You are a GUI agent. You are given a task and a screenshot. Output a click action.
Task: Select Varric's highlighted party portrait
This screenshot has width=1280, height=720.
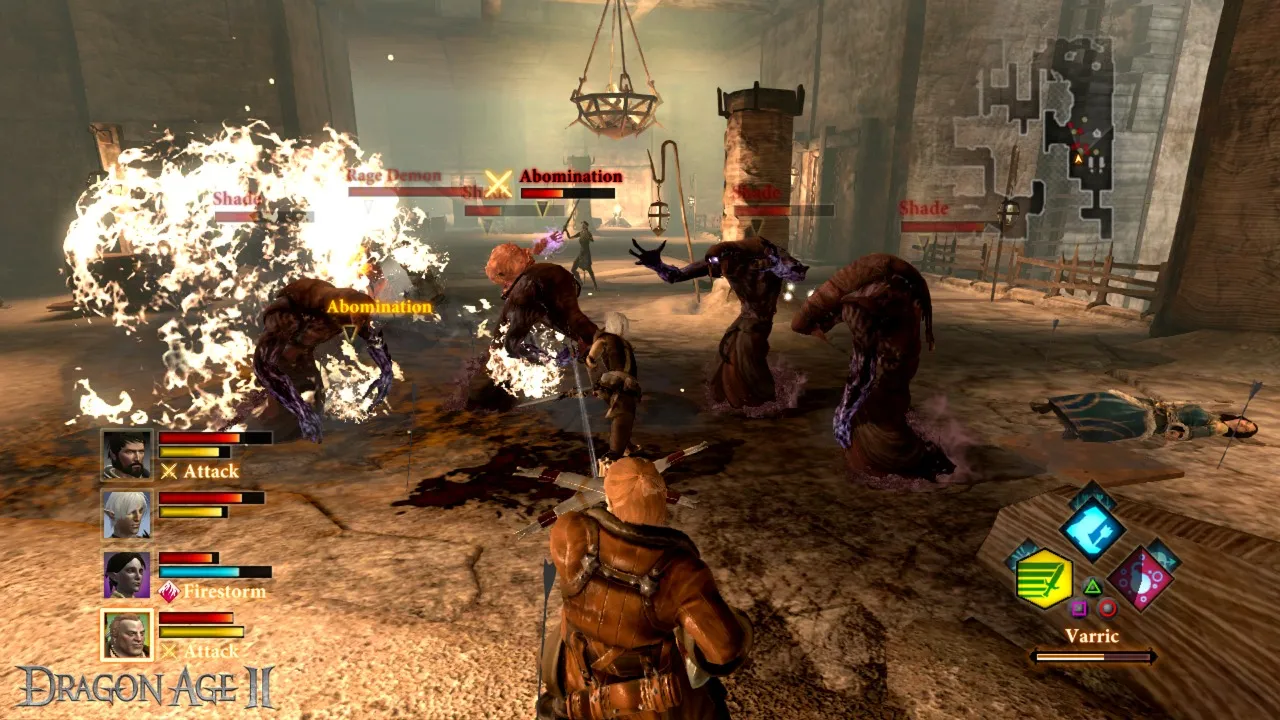127,635
